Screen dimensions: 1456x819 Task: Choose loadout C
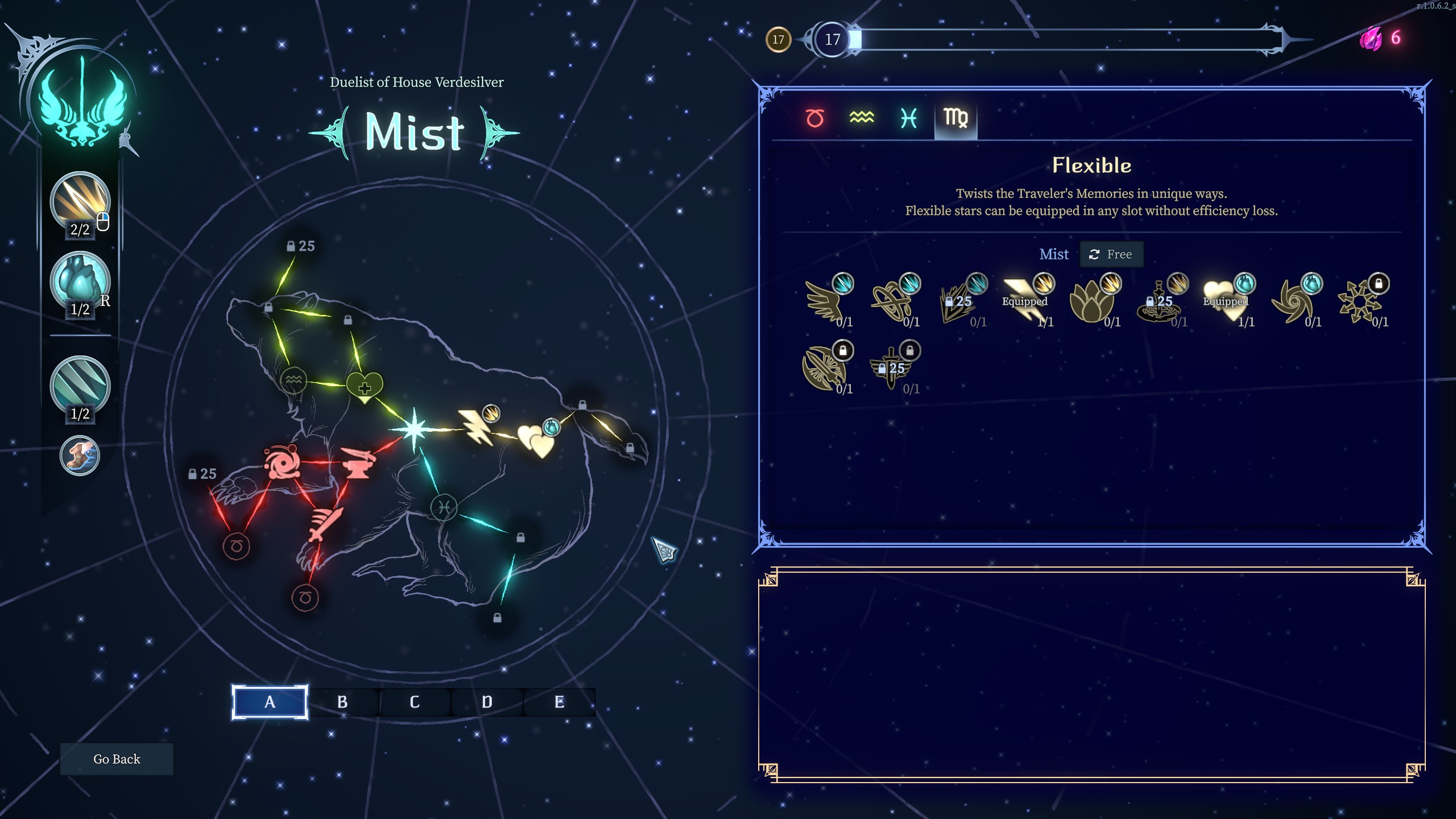pos(415,702)
